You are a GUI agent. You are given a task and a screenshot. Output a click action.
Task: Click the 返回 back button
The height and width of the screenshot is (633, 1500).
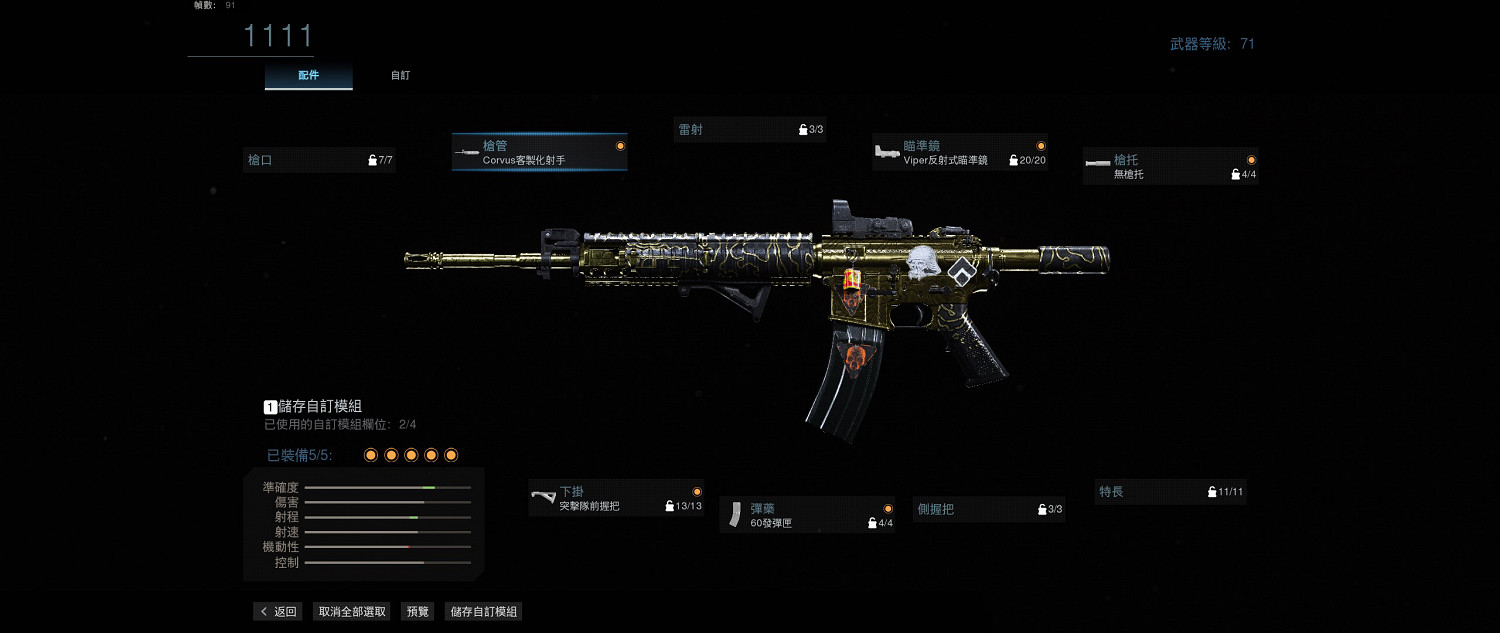click(x=278, y=612)
